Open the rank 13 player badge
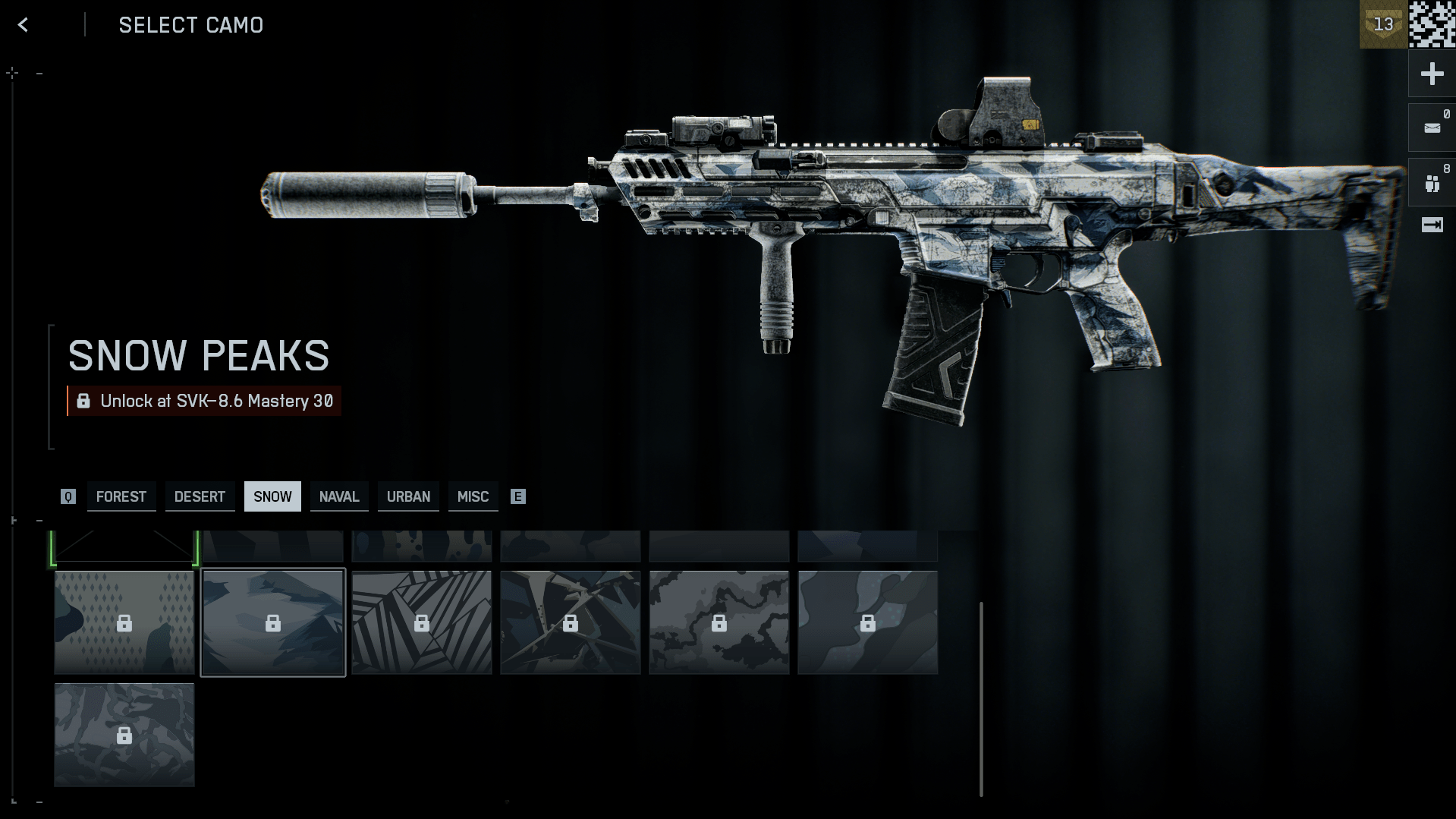This screenshot has width=1456, height=819. click(1383, 24)
